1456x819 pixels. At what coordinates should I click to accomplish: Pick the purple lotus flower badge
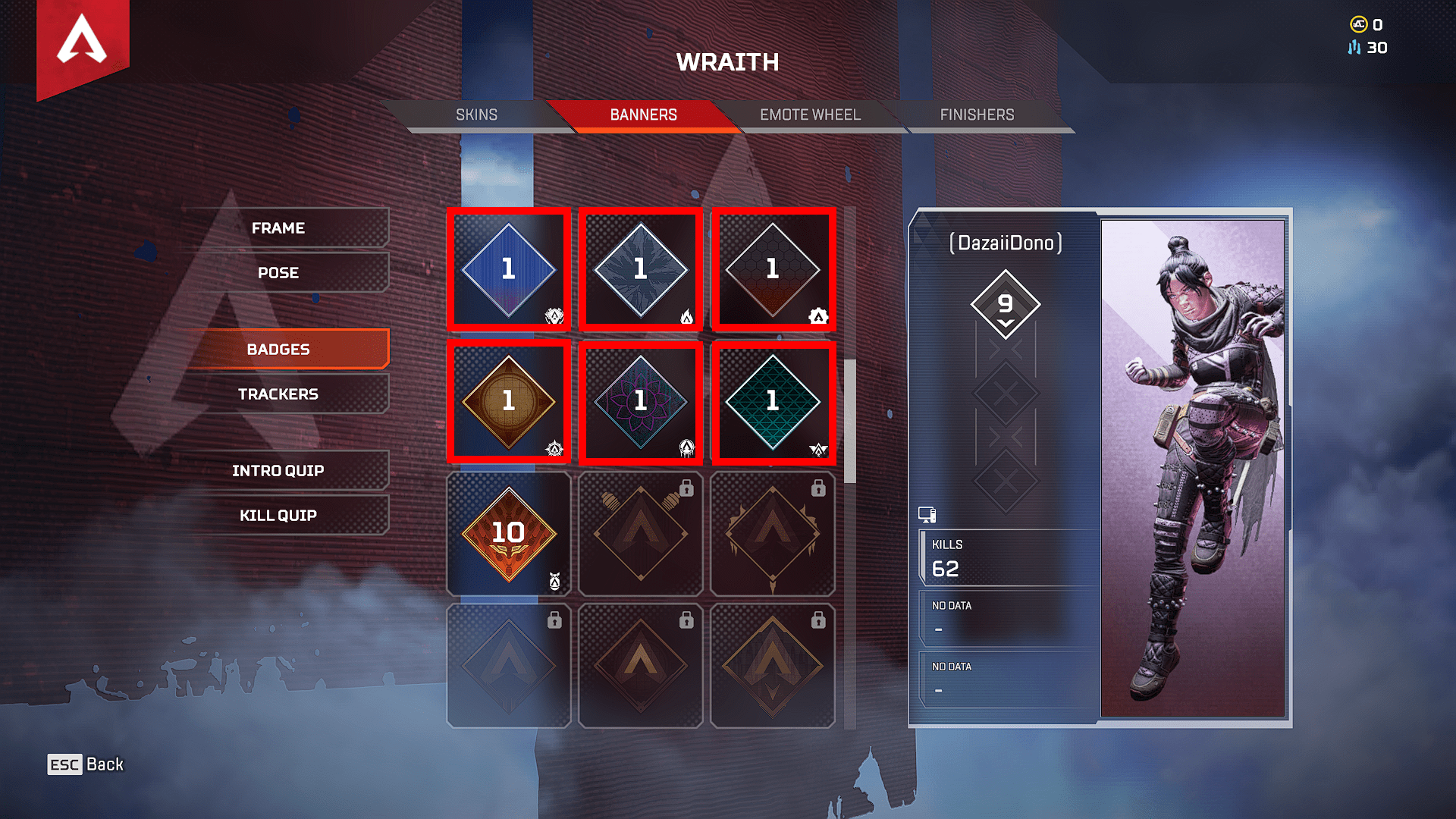(641, 402)
